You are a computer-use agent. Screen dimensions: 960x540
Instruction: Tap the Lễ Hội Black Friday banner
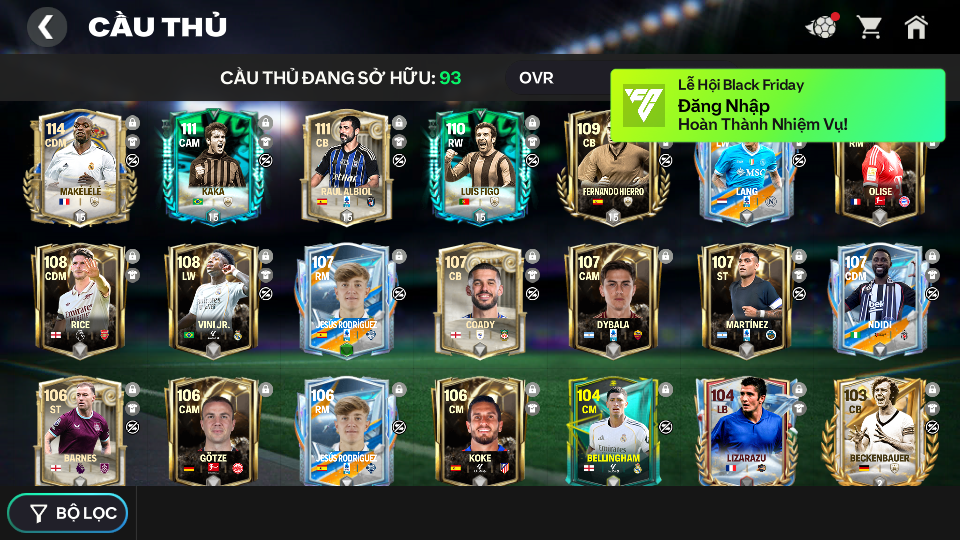777,105
